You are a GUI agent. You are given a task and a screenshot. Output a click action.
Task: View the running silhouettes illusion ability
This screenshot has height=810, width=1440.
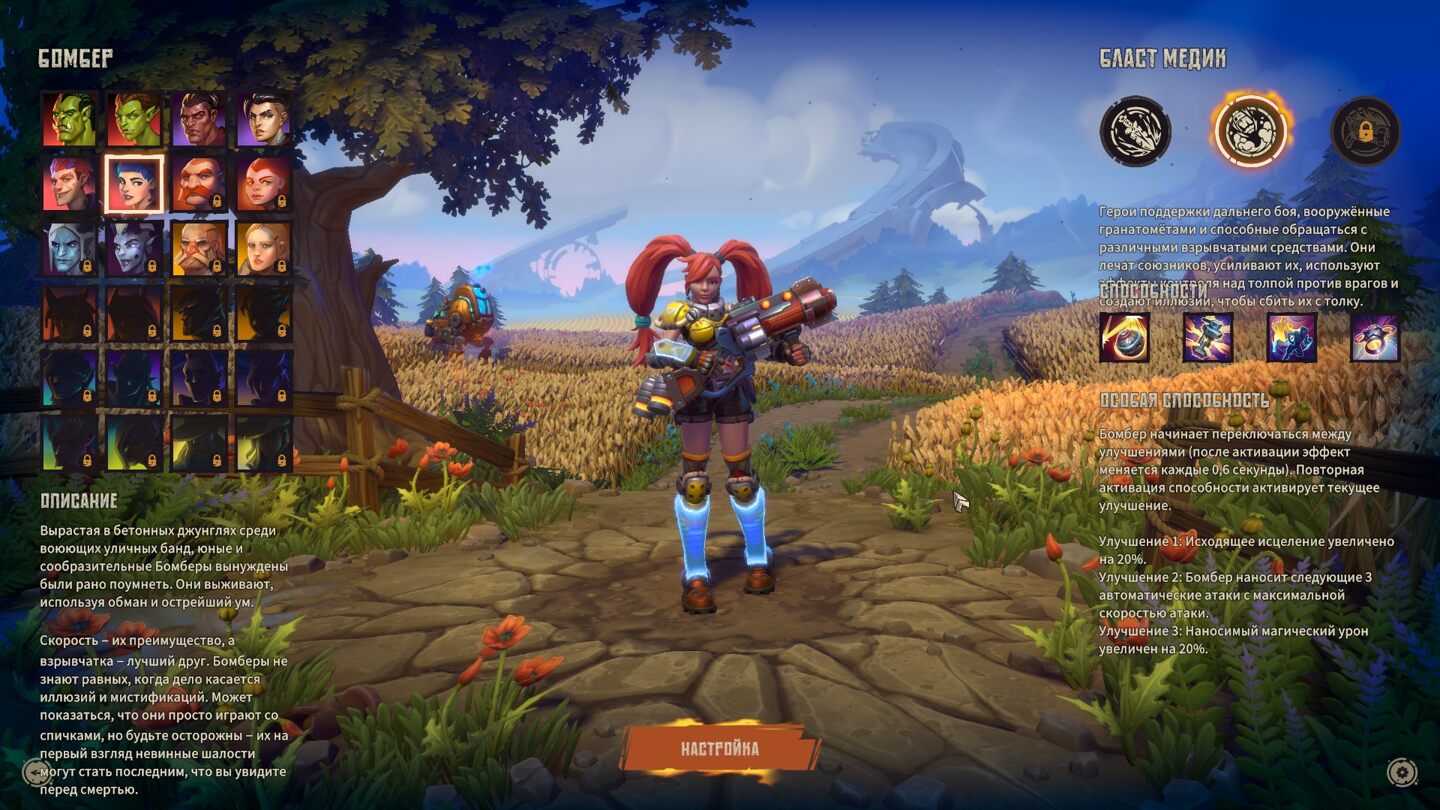pyautogui.click(x=1292, y=337)
